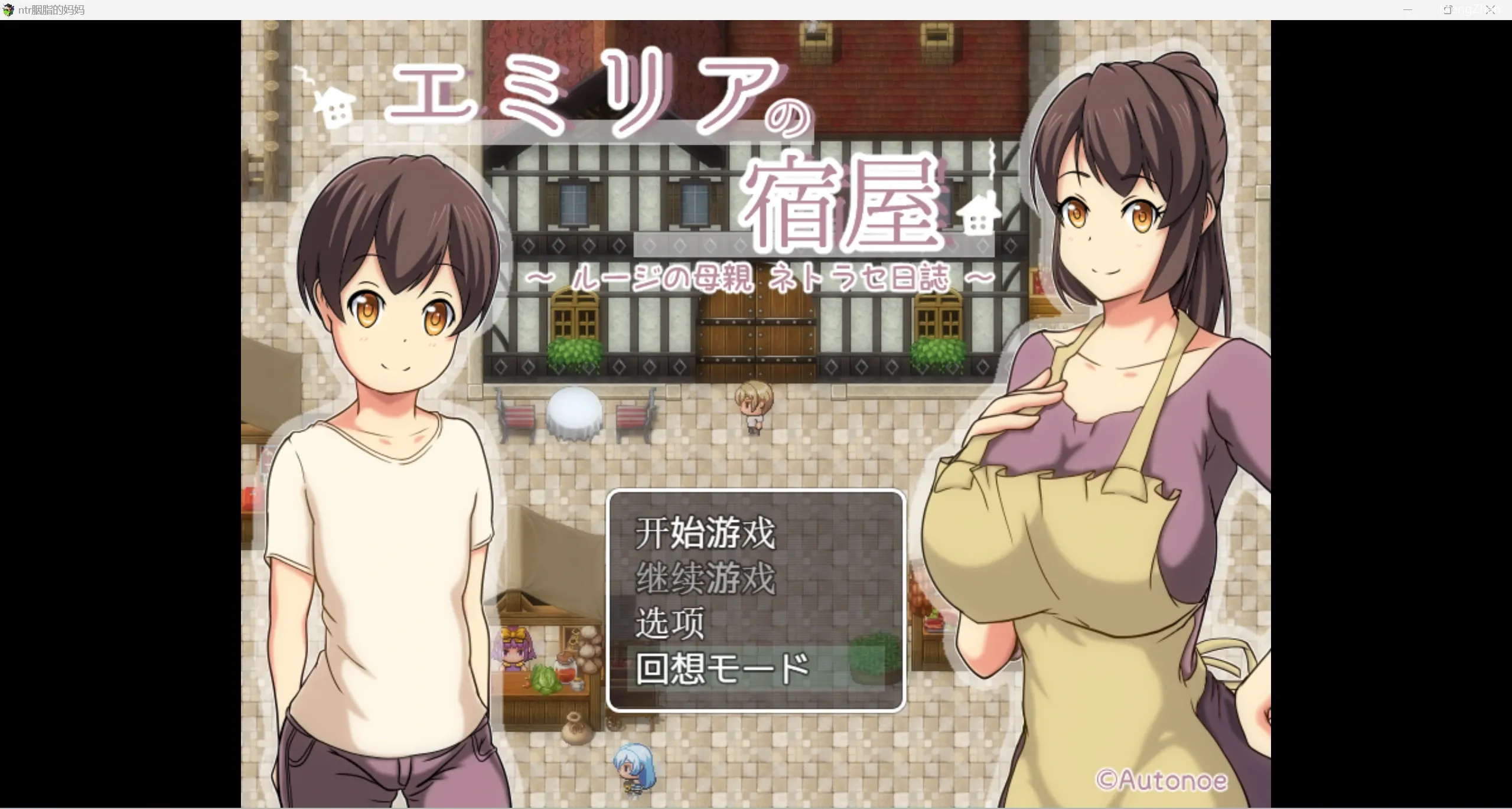Image resolution: width=1512 pixels, height=809 pixels.
Task: Select the 回想モード recollection mode entry
Action: click(722, 668)
